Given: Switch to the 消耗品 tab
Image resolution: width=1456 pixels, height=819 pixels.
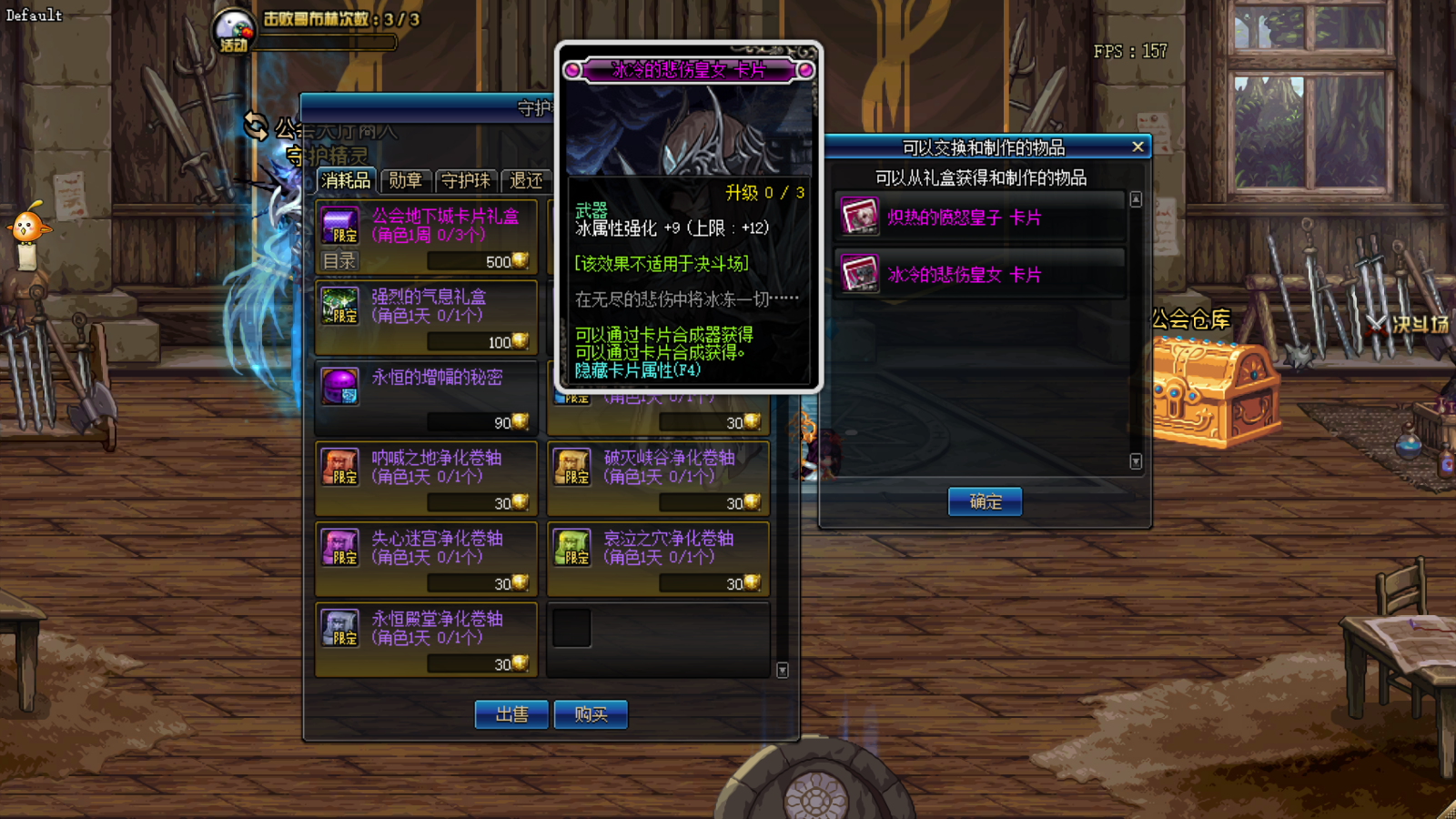Looking at the screenshot, I should click(x=346, y=180).
